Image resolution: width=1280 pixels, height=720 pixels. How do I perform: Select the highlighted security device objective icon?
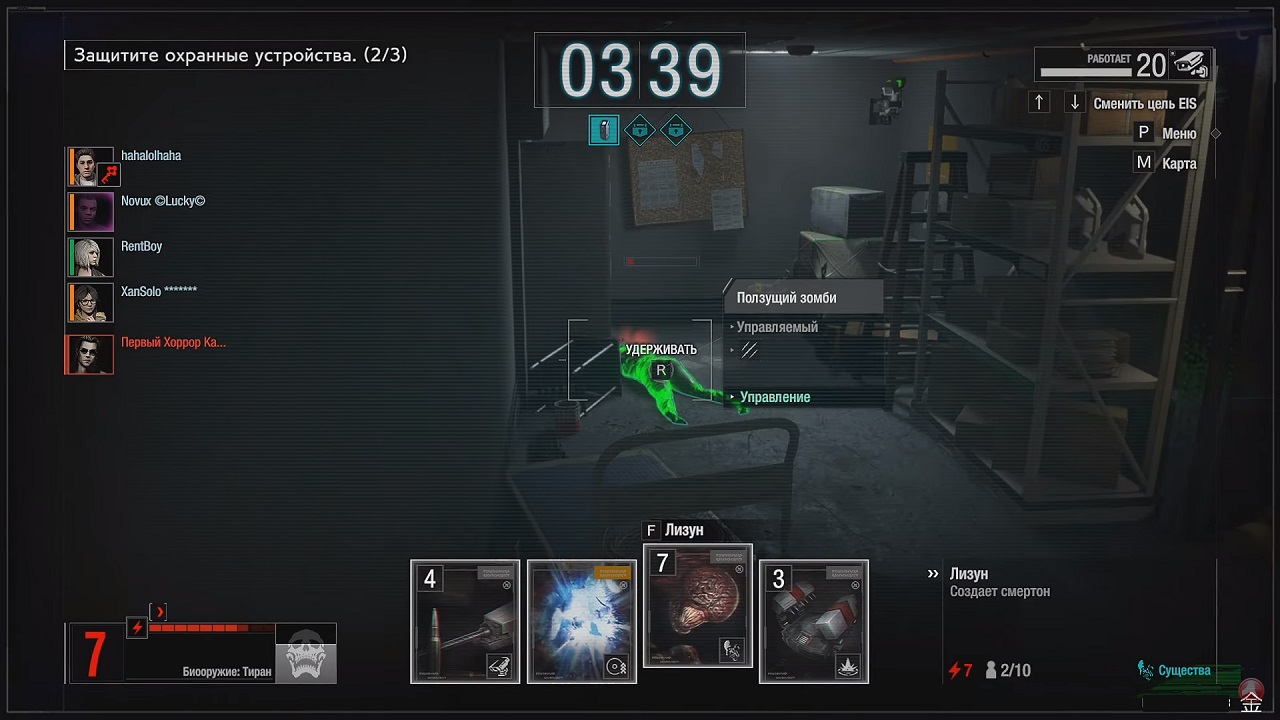pyautogui.click(x=604, y=130)
